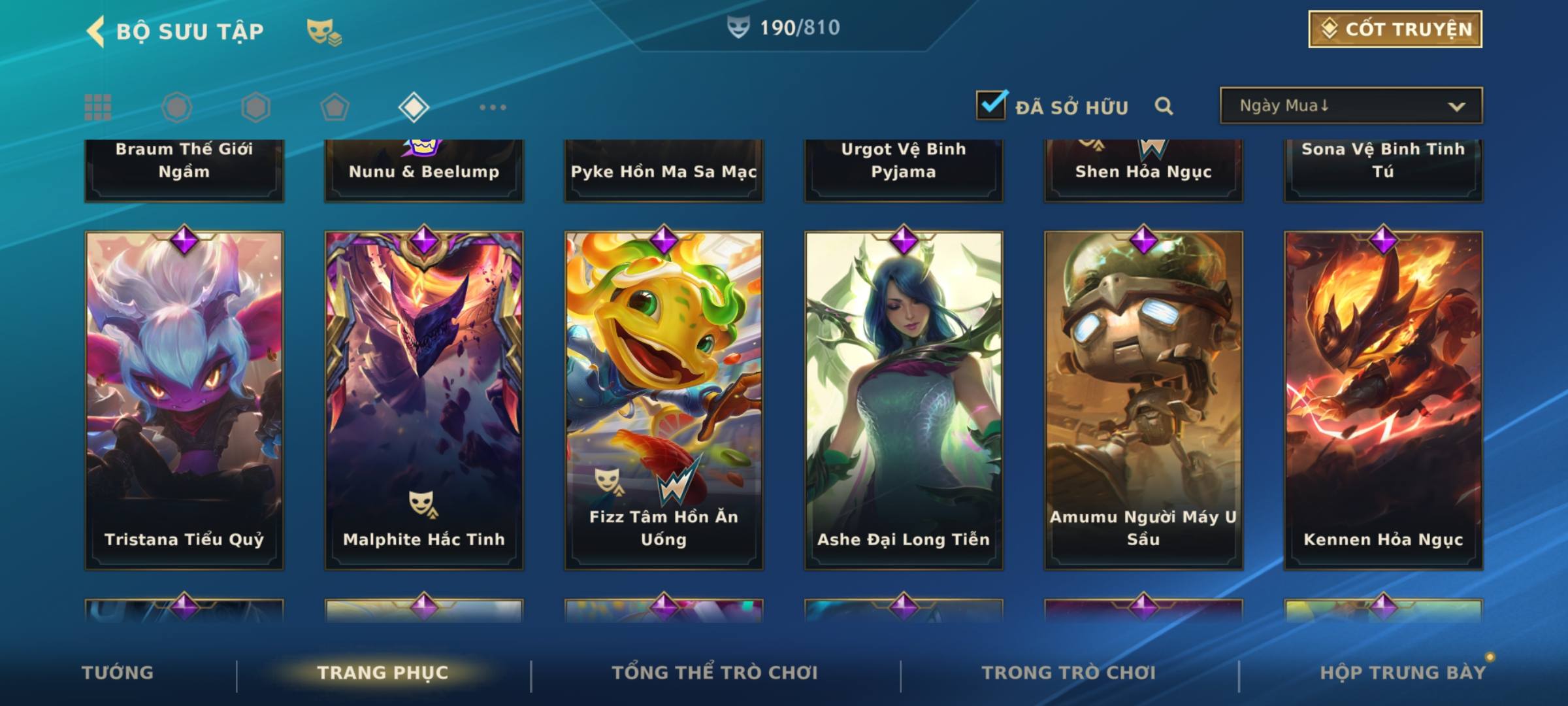Click the magnifying glass search icon
This screenshot has height=706, width=1568.
[x=1164, y=107]
